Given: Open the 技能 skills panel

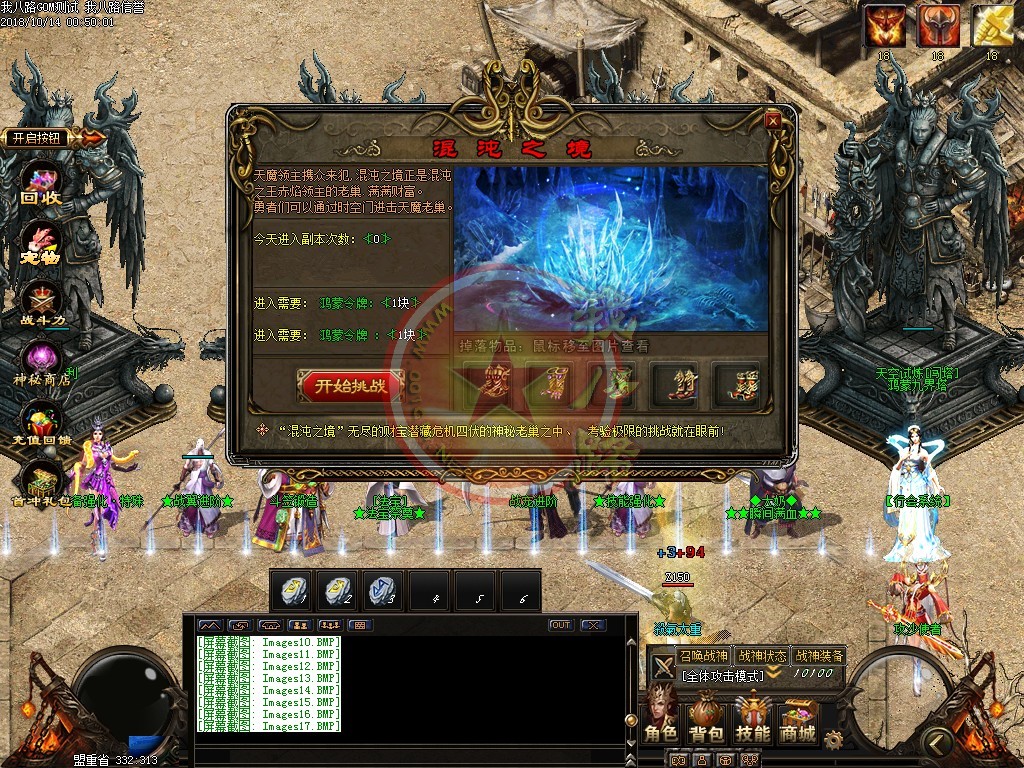Looking at the screenshot, I should 752,716.
